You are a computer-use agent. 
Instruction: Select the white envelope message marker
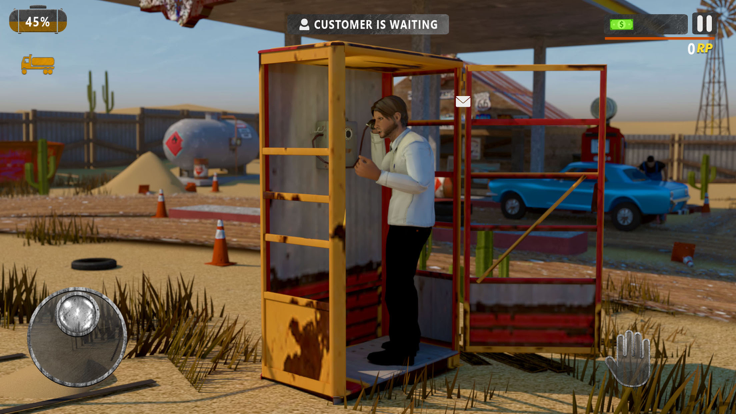point(463,101)
